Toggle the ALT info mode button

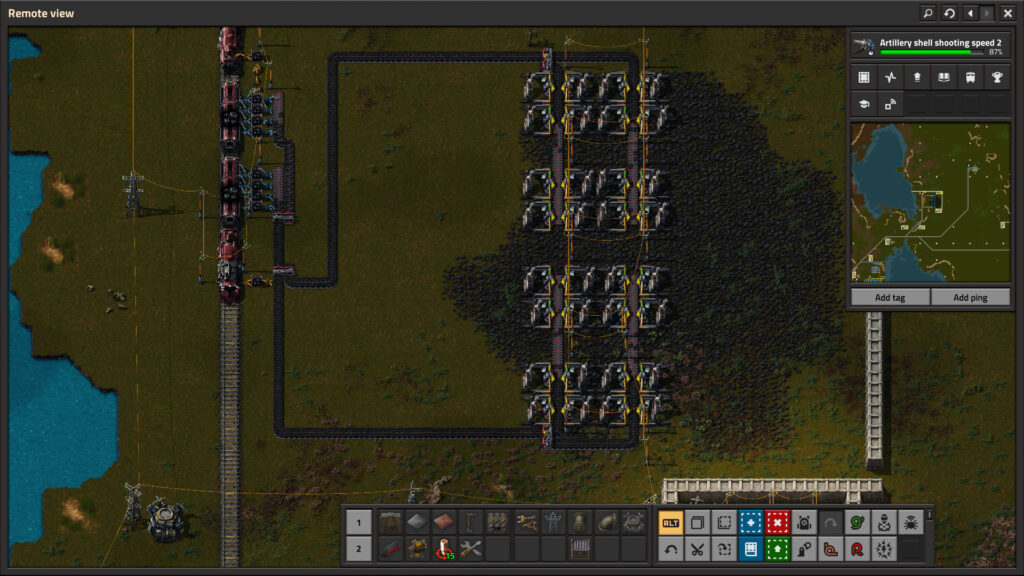coord(670,522)
